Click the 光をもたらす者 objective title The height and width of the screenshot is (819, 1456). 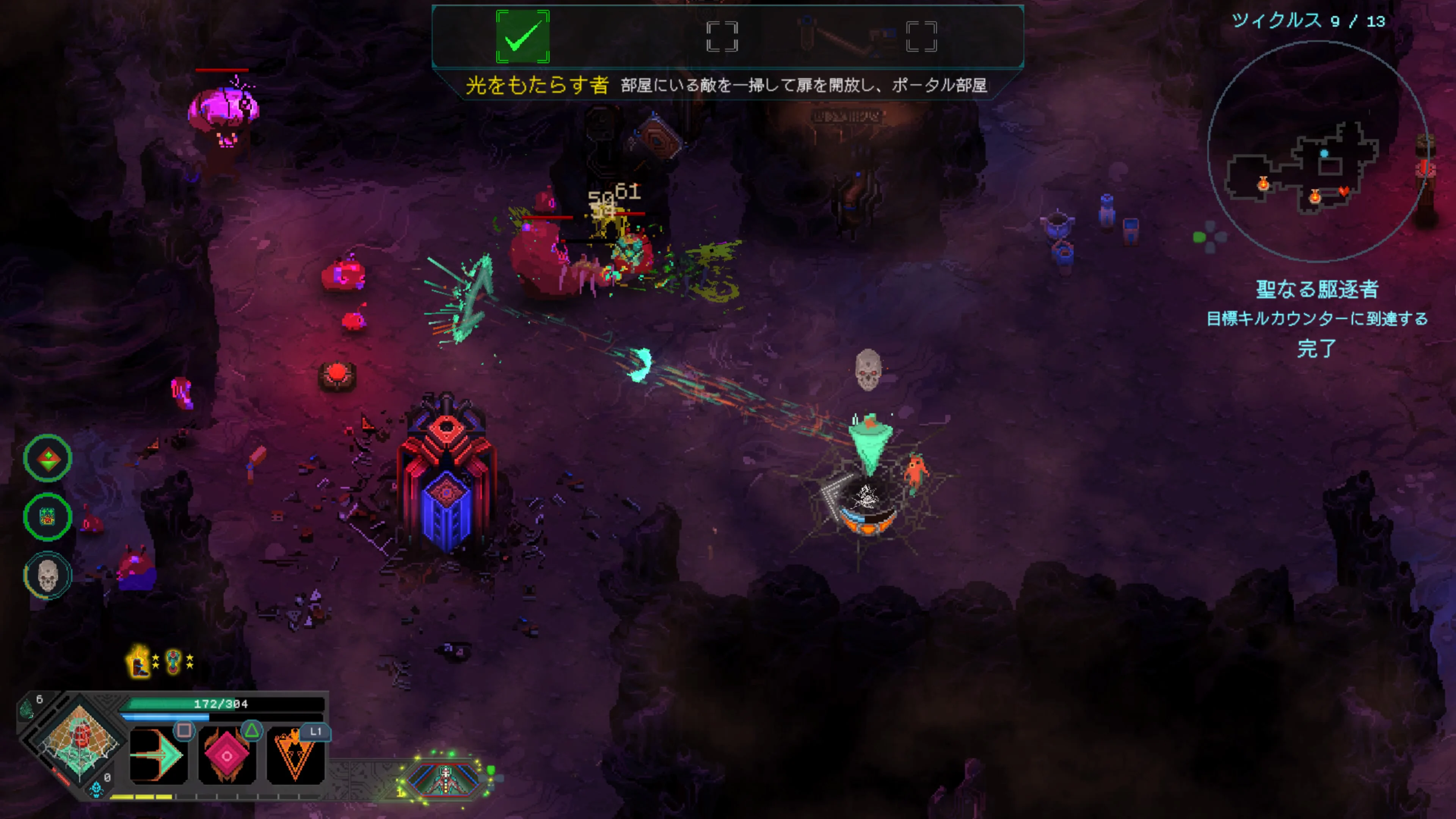coord(537,86)
